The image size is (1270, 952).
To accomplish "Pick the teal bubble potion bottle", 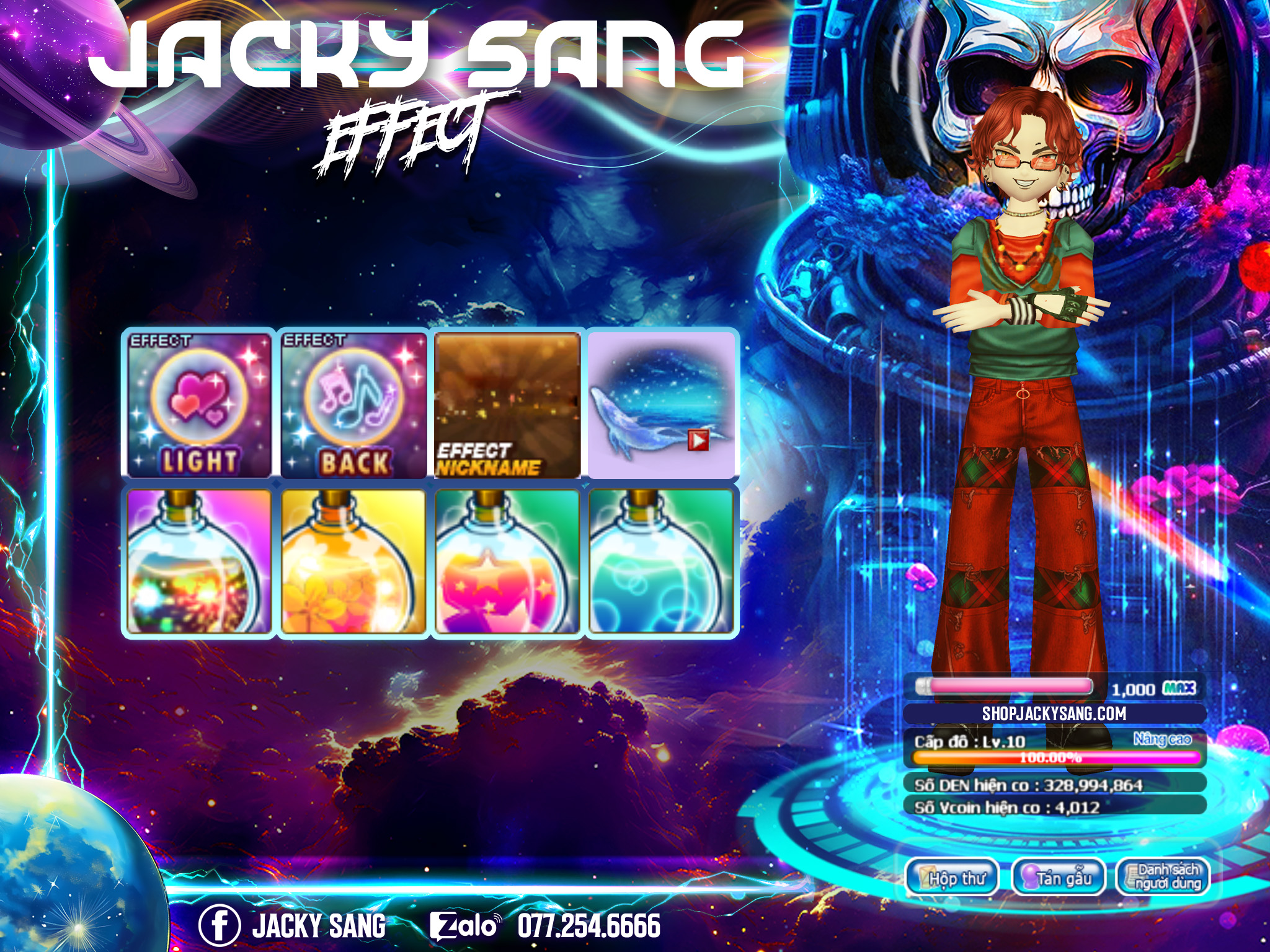I will pos(661,561).
